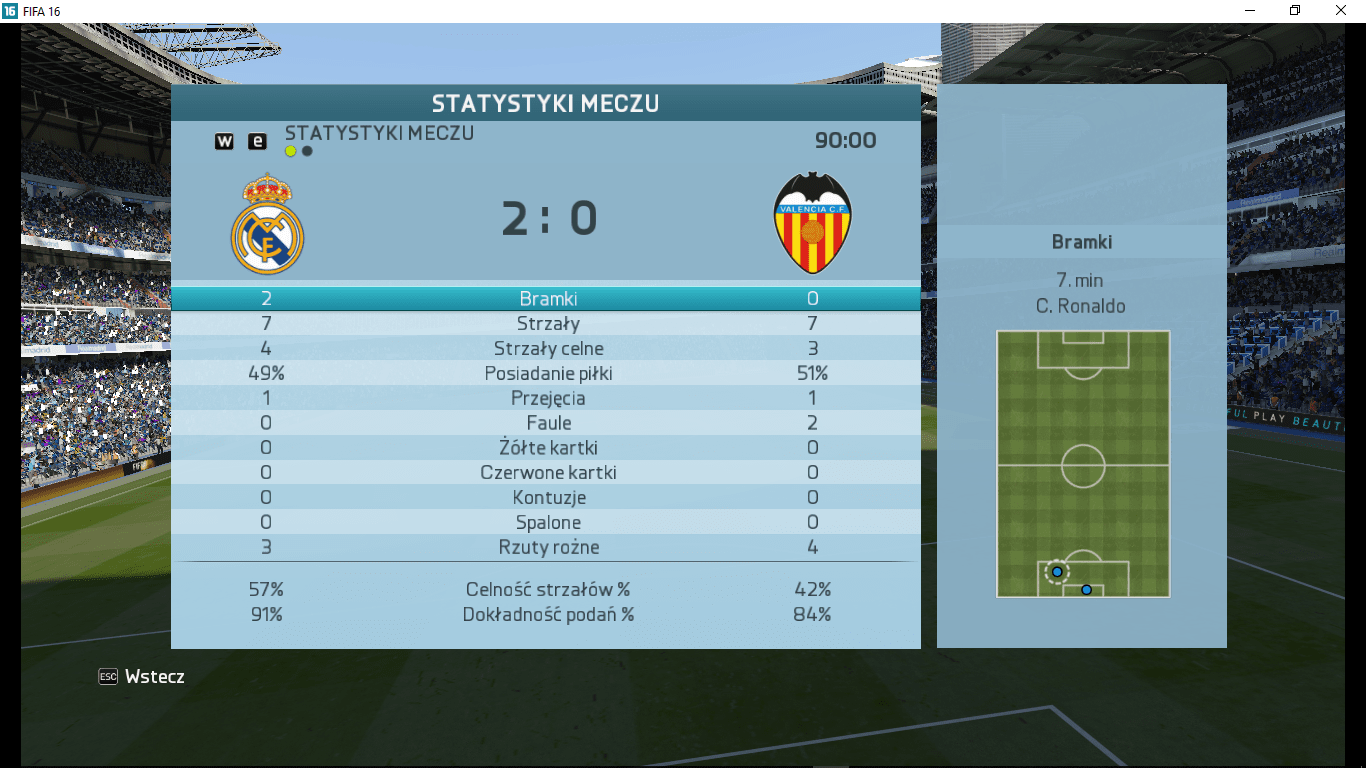Choose the Posiadanie piłki row
Viewport: 1366px width, 768px height.
[x=547, y=374]
